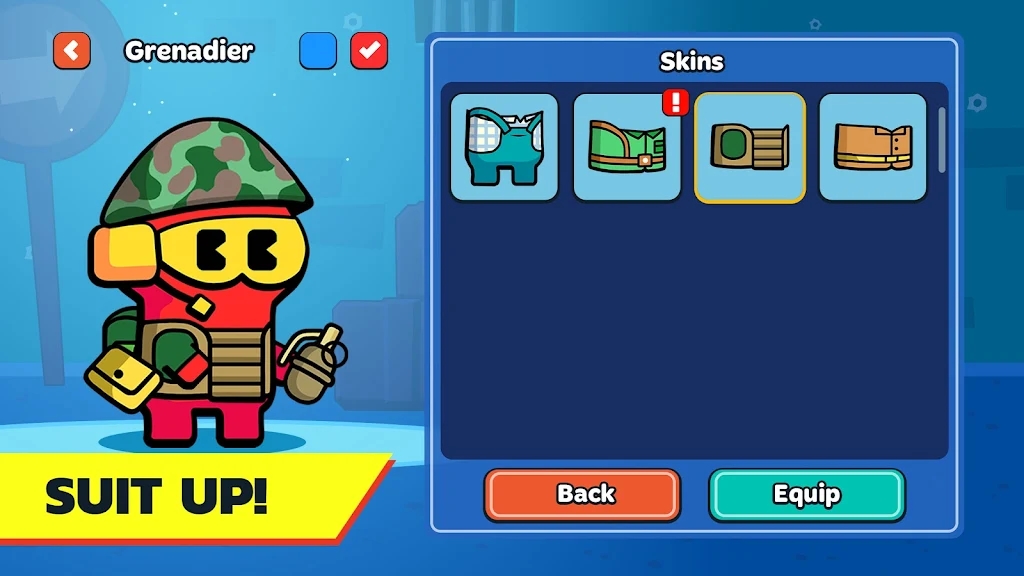Select the green belted jacket skin
The image size is (1024, 576).
coord(627,147)
